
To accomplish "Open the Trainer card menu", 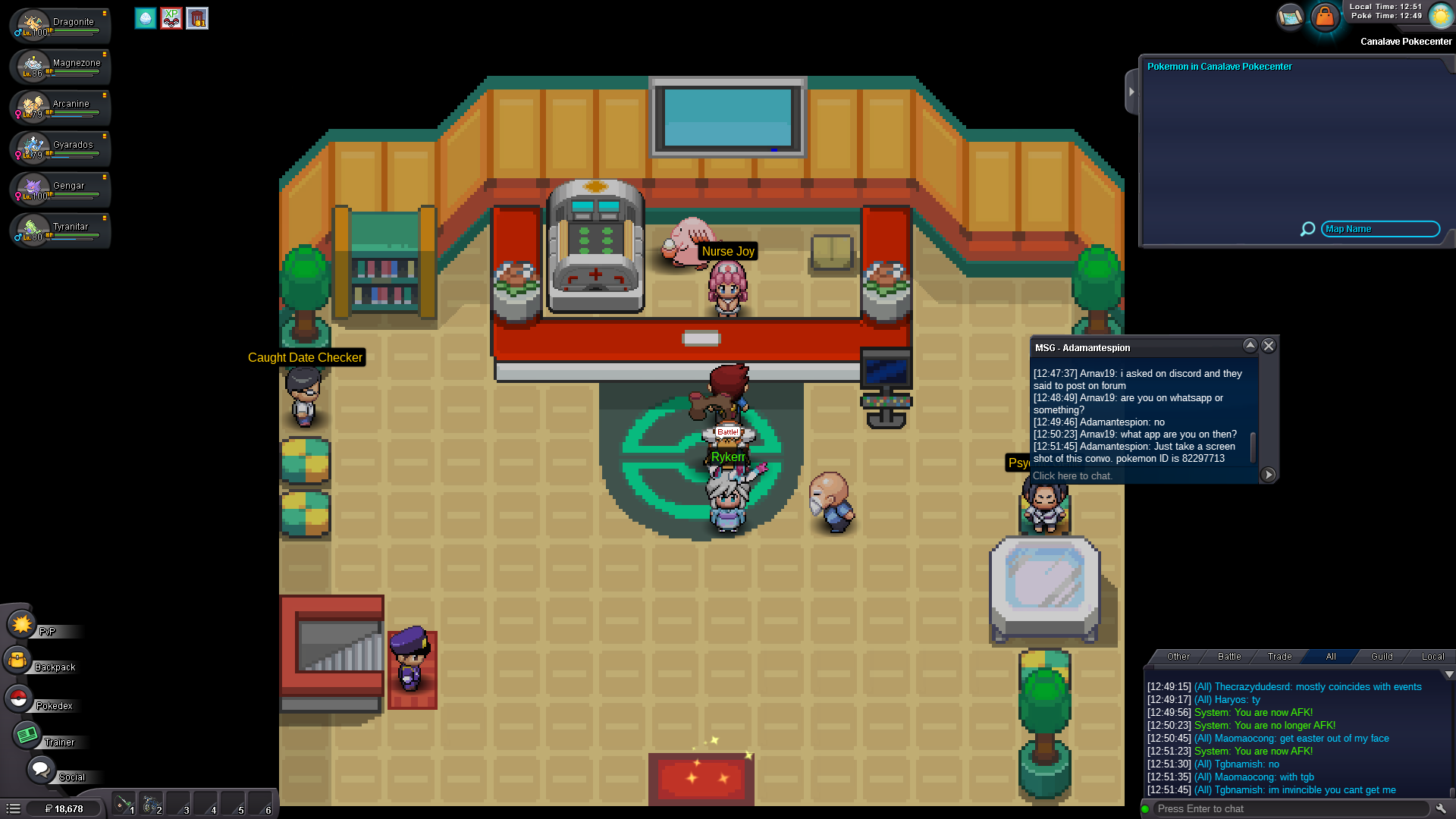I will (27, 735).
